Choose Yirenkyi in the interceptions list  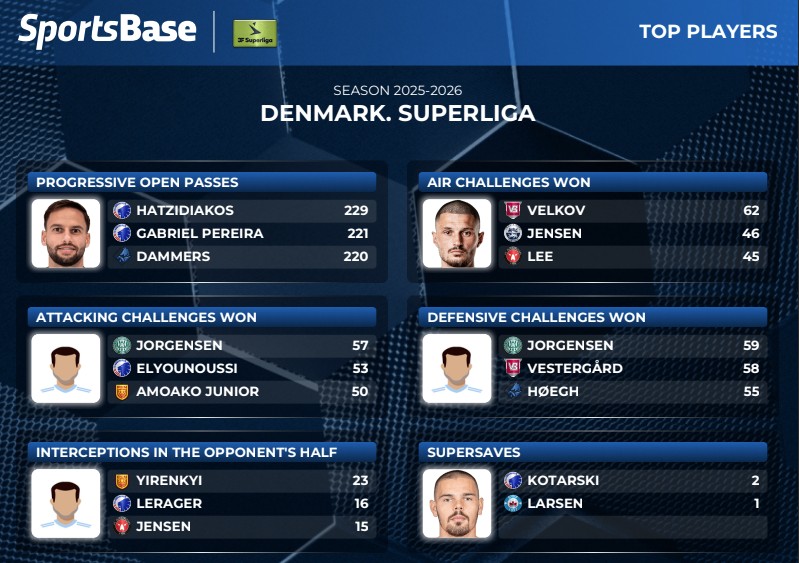click(x=241, y=480)
